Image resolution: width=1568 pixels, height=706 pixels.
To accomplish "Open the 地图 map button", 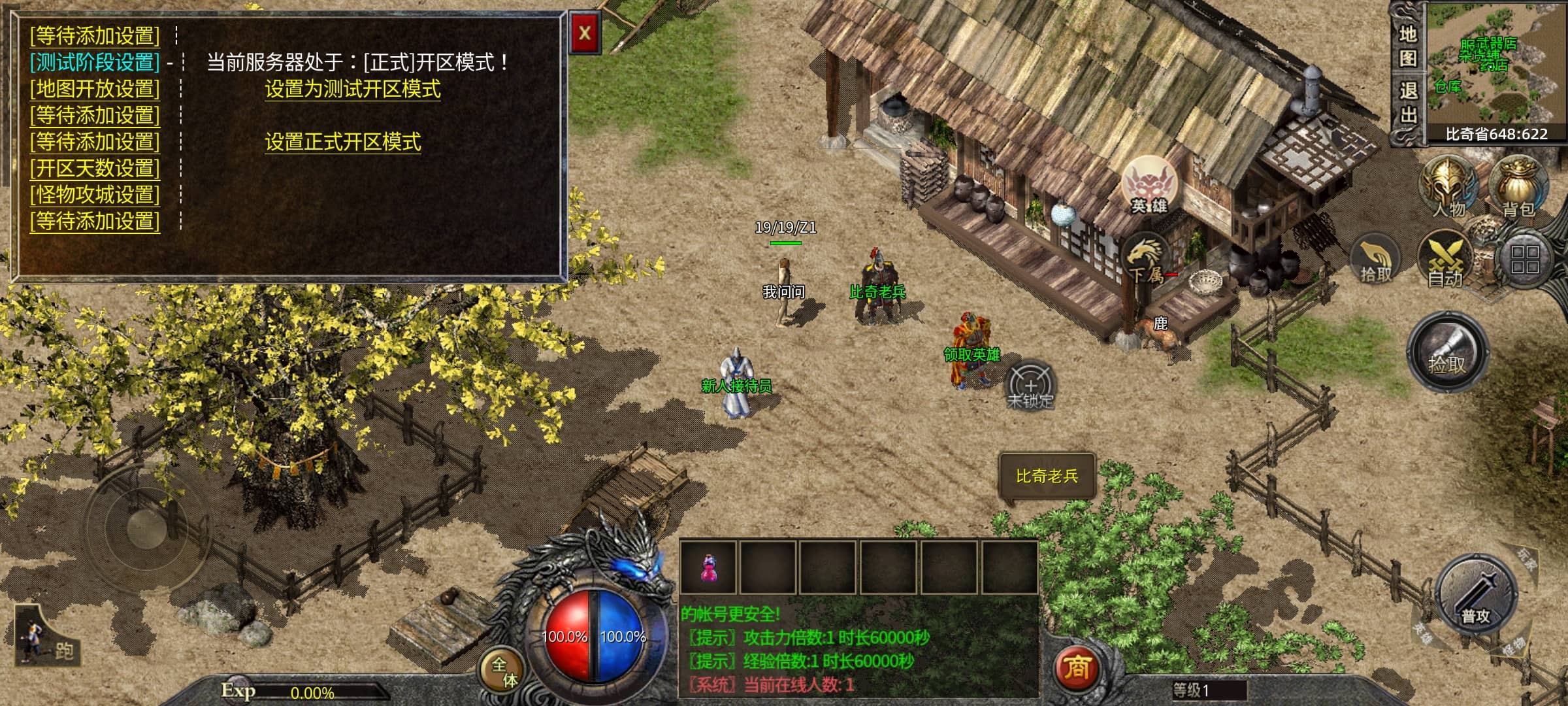I will click(x=1407, y=46).
